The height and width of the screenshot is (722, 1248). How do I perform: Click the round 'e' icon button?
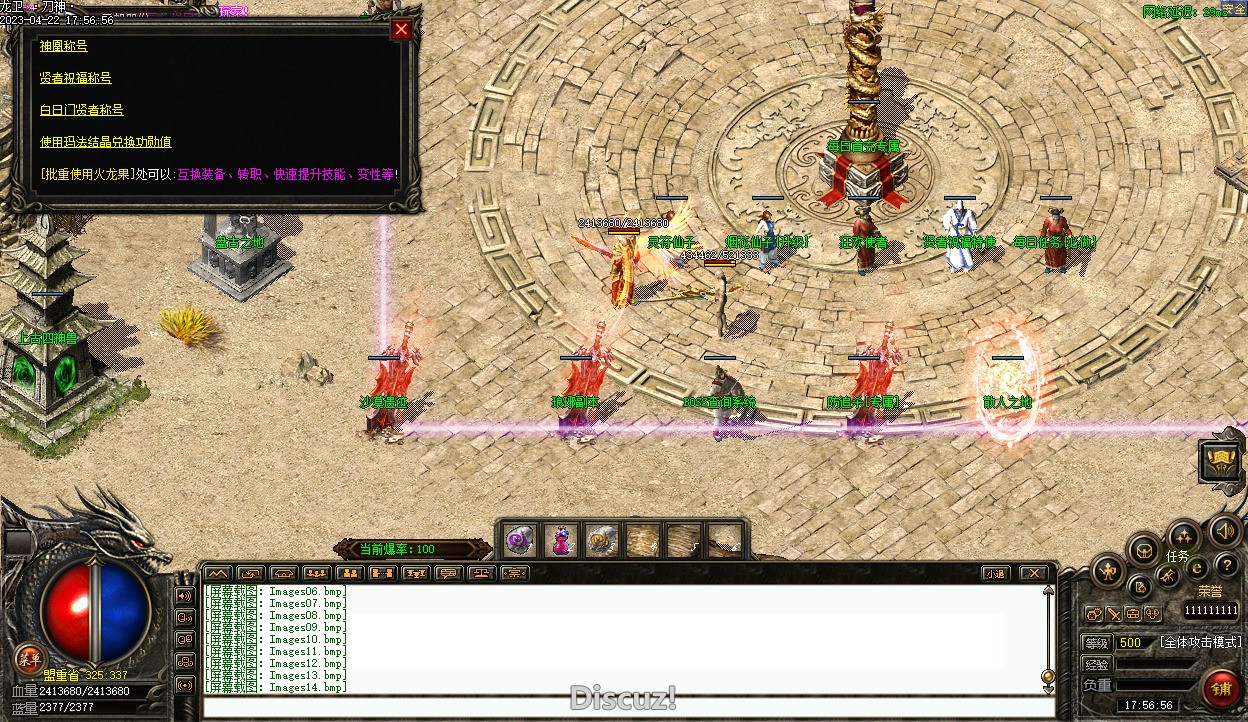tap(1197, 567)
